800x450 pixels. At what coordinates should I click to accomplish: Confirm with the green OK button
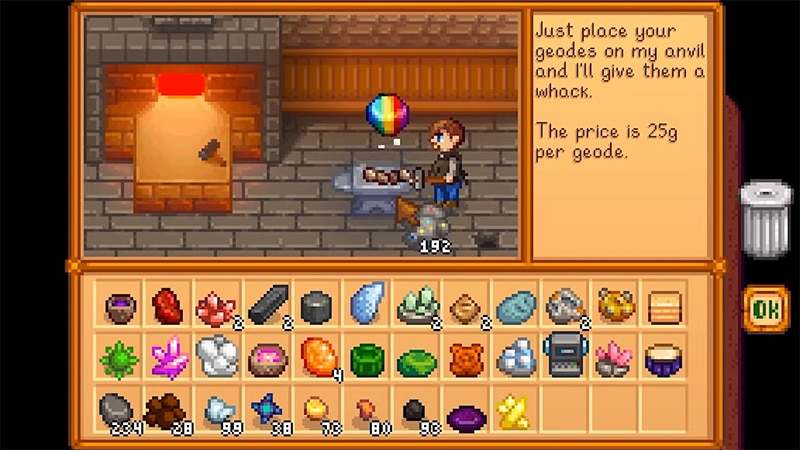point(765,309)
